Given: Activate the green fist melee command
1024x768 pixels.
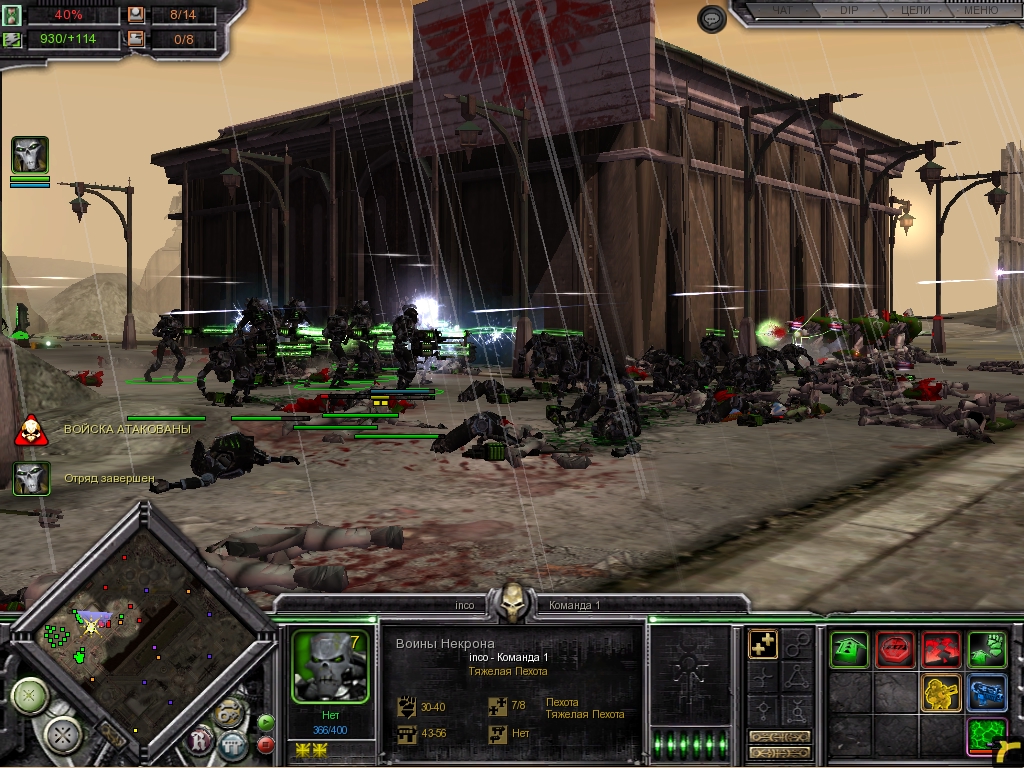Looking at the screenshot, I should [987, 650].
